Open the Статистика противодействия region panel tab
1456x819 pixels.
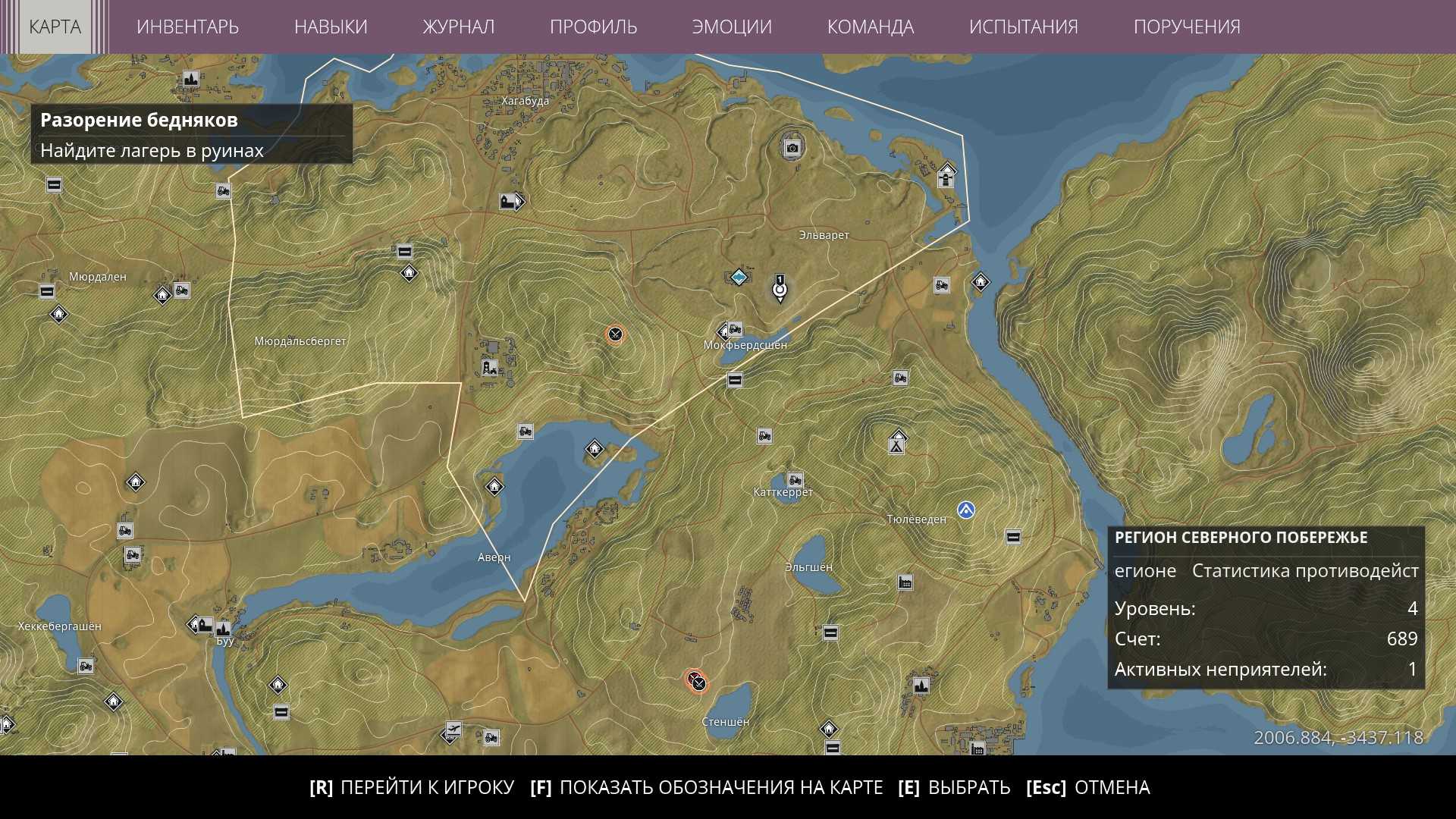(1304, 571)
